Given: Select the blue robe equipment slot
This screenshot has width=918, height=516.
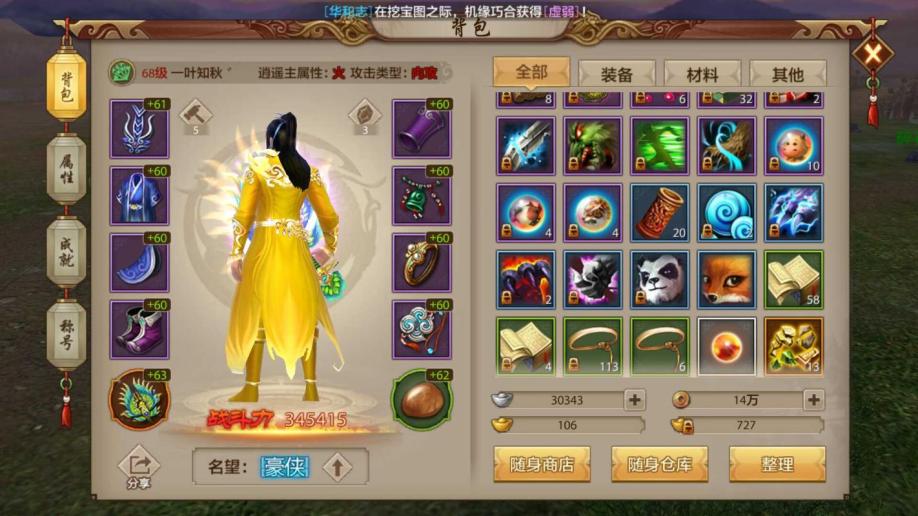Looking at the screenshot, I should [x=139, y=195].
